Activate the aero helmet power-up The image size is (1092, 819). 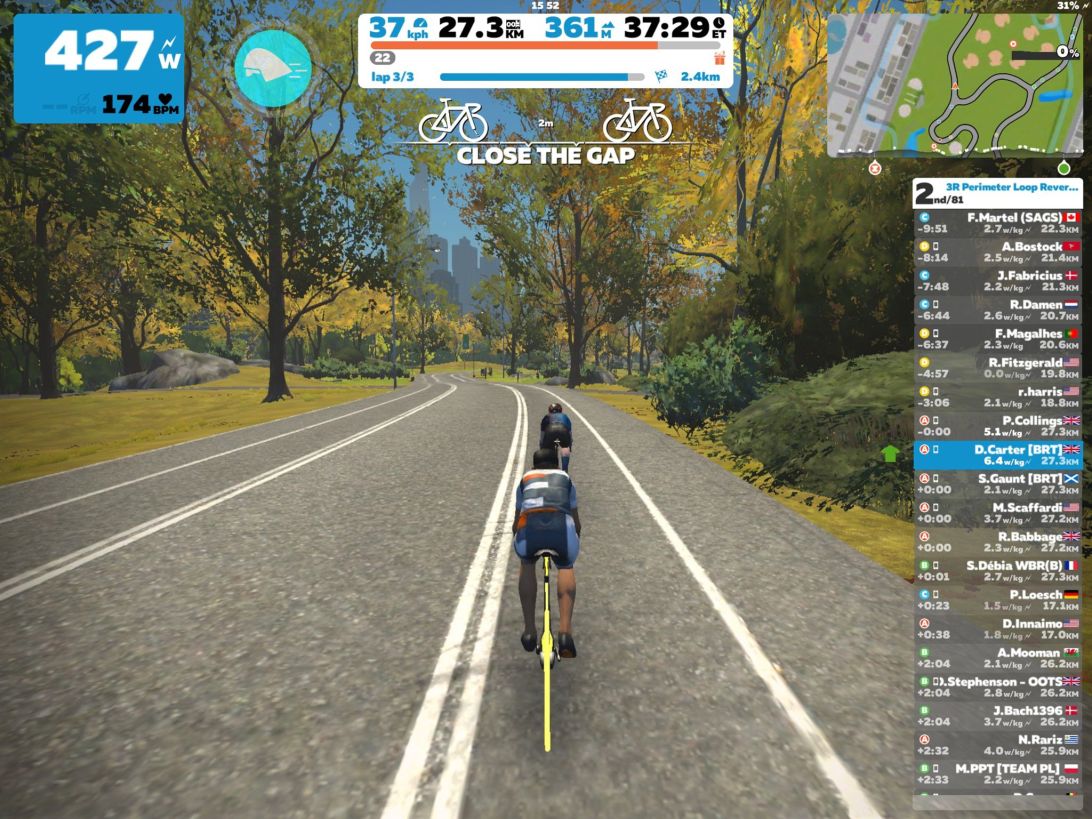pos(272,68)
